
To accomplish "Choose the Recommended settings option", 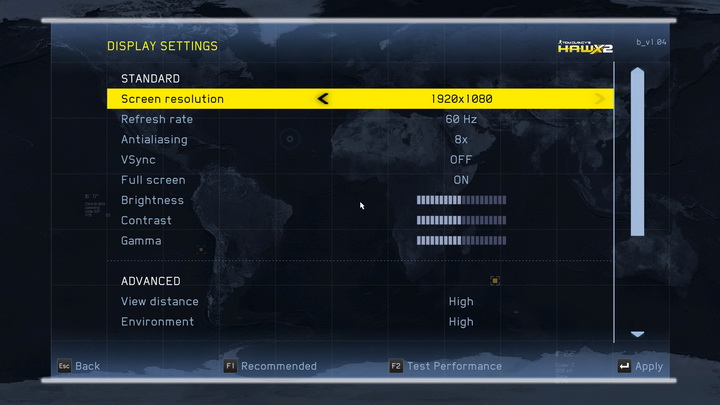I will [x=270, y=366].
